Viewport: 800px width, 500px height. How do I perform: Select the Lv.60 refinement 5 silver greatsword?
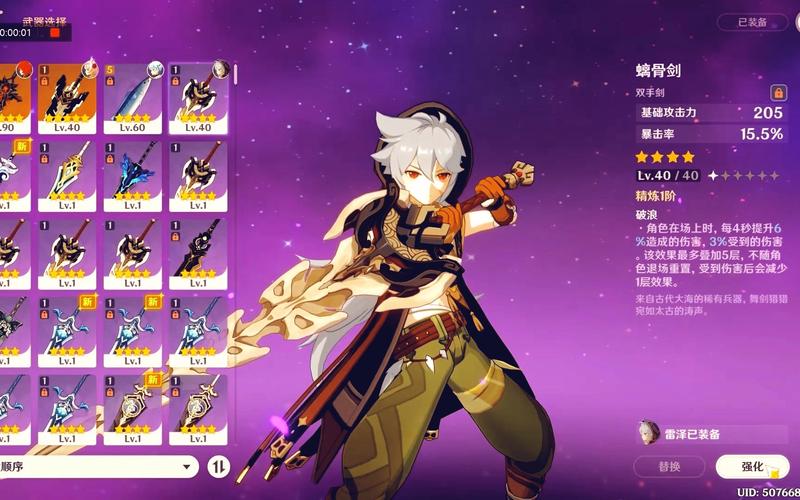[132, 98]
